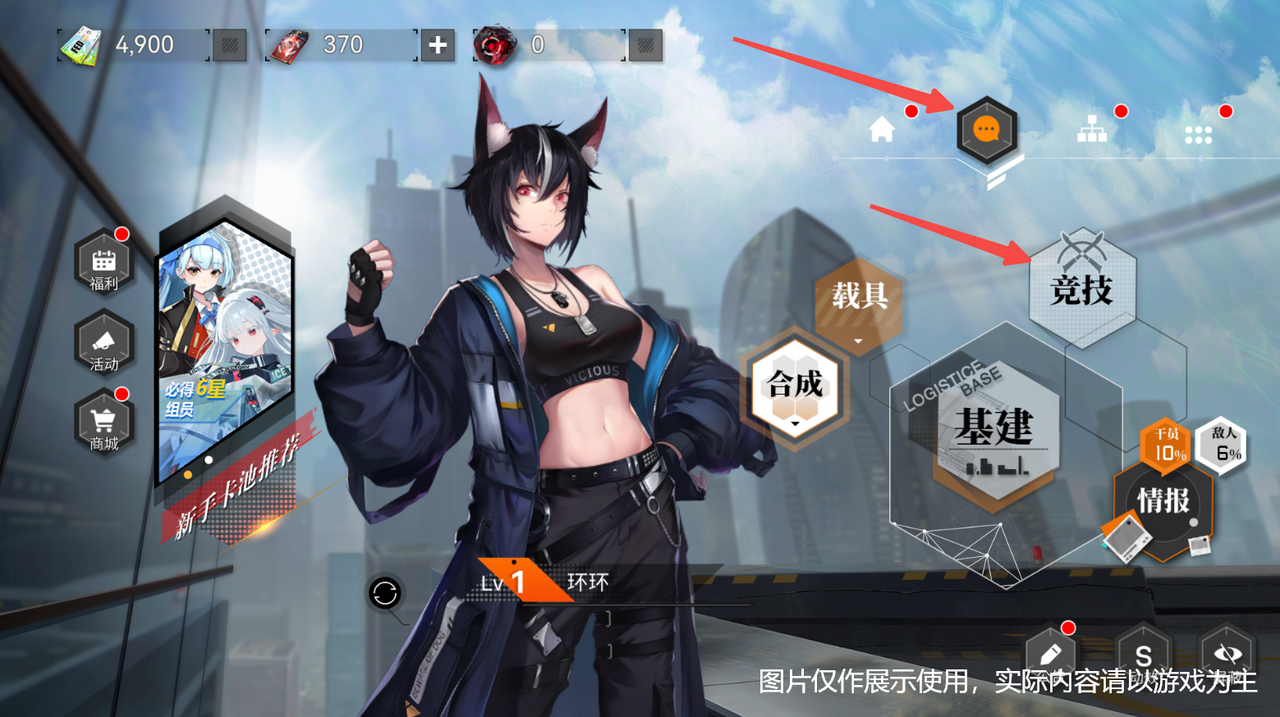The image size is (1280, 717).
Task: Click the hexagonal S button
Action: click(1143, 657)
